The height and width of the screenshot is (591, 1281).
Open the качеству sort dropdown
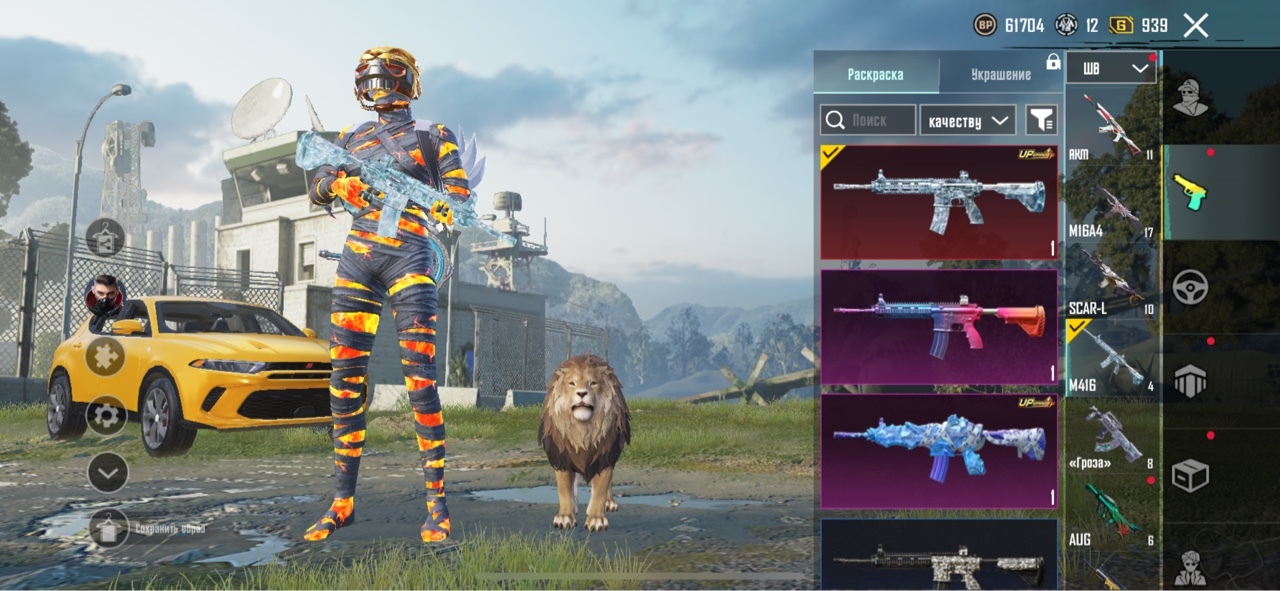point(967,121)
